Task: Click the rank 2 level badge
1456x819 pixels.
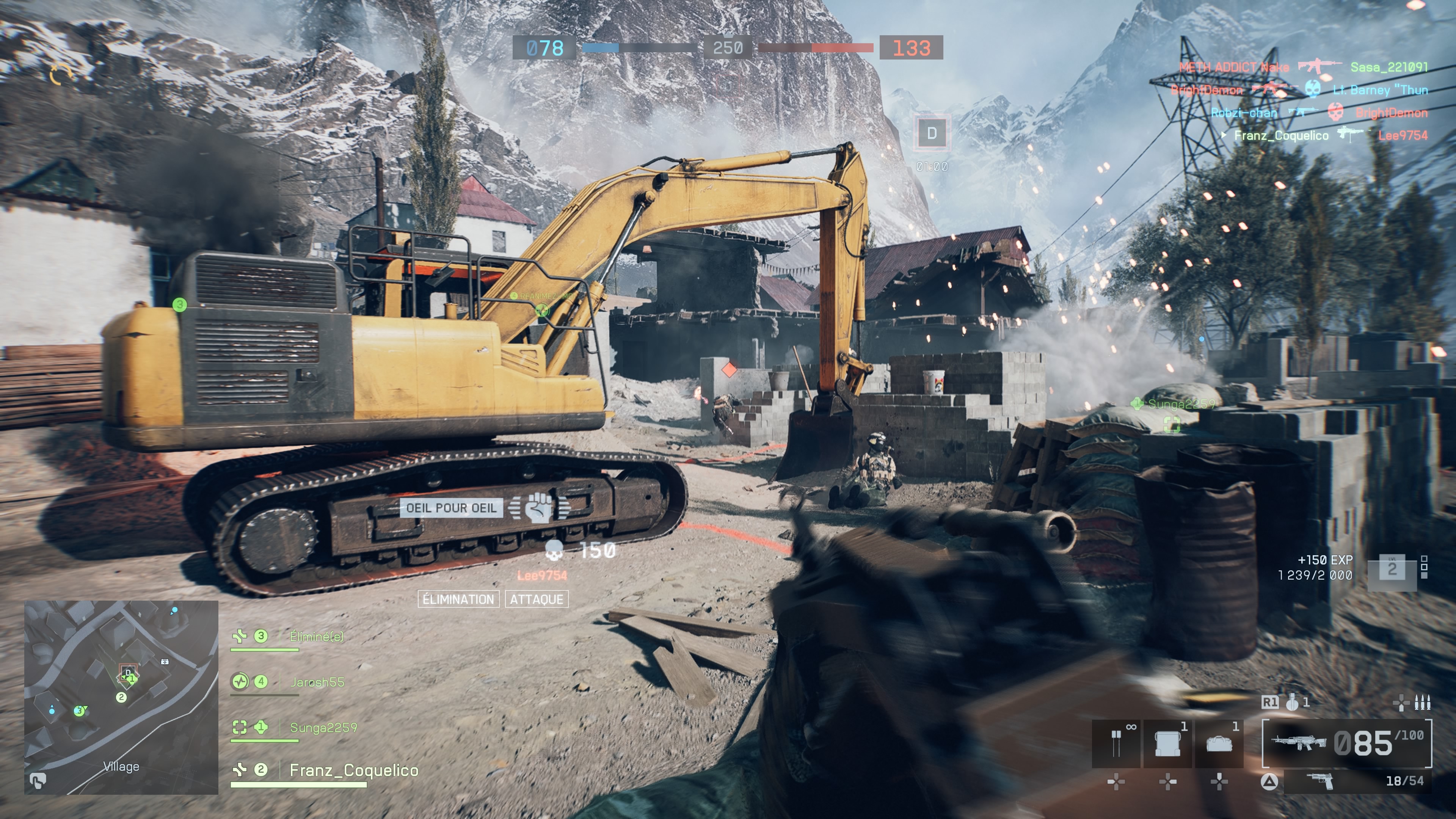Action: (x=1392, y=569)
